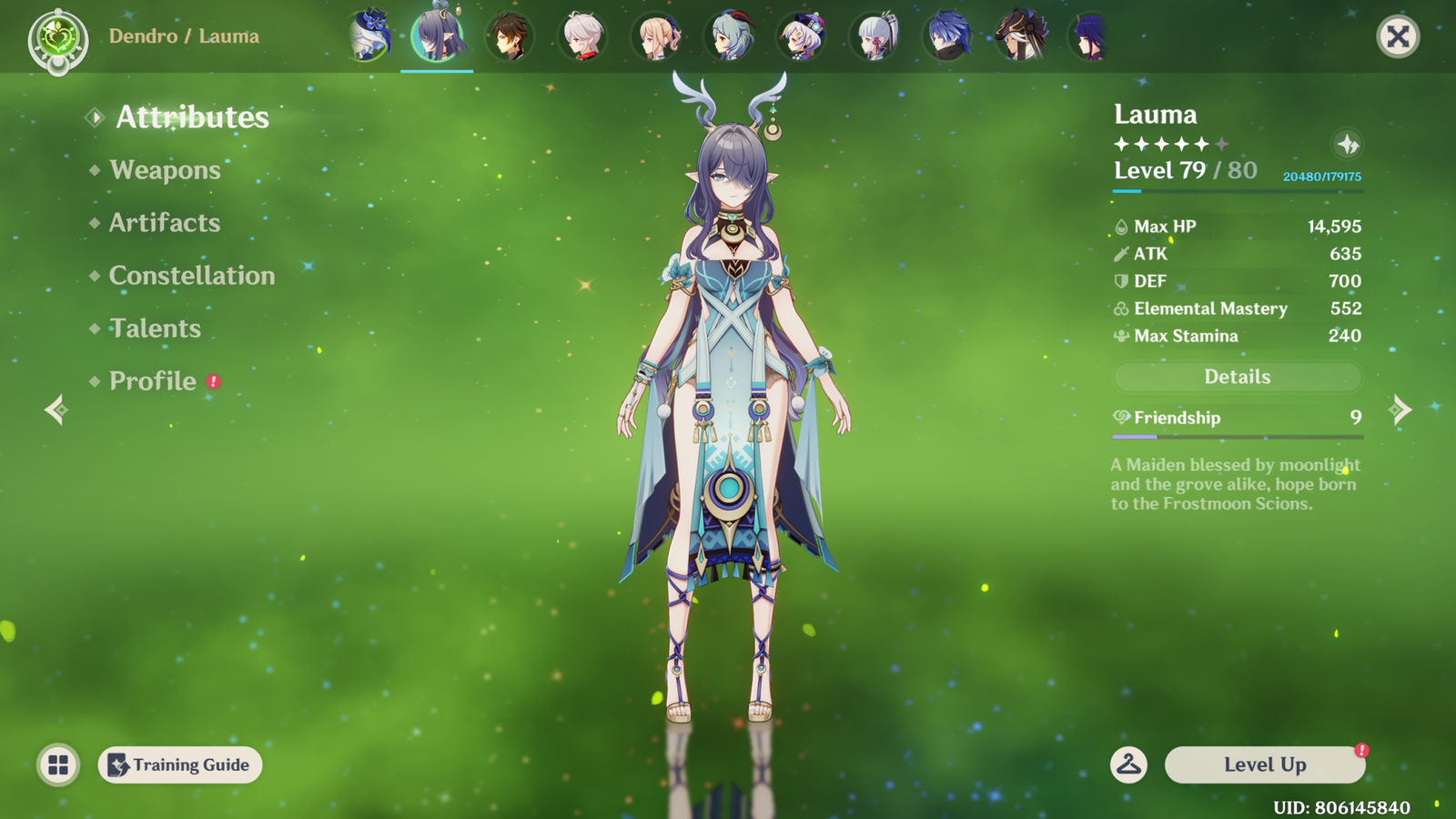1456x819 pixels.
Task: Go to the Talents section
Action: click(155, 329)
